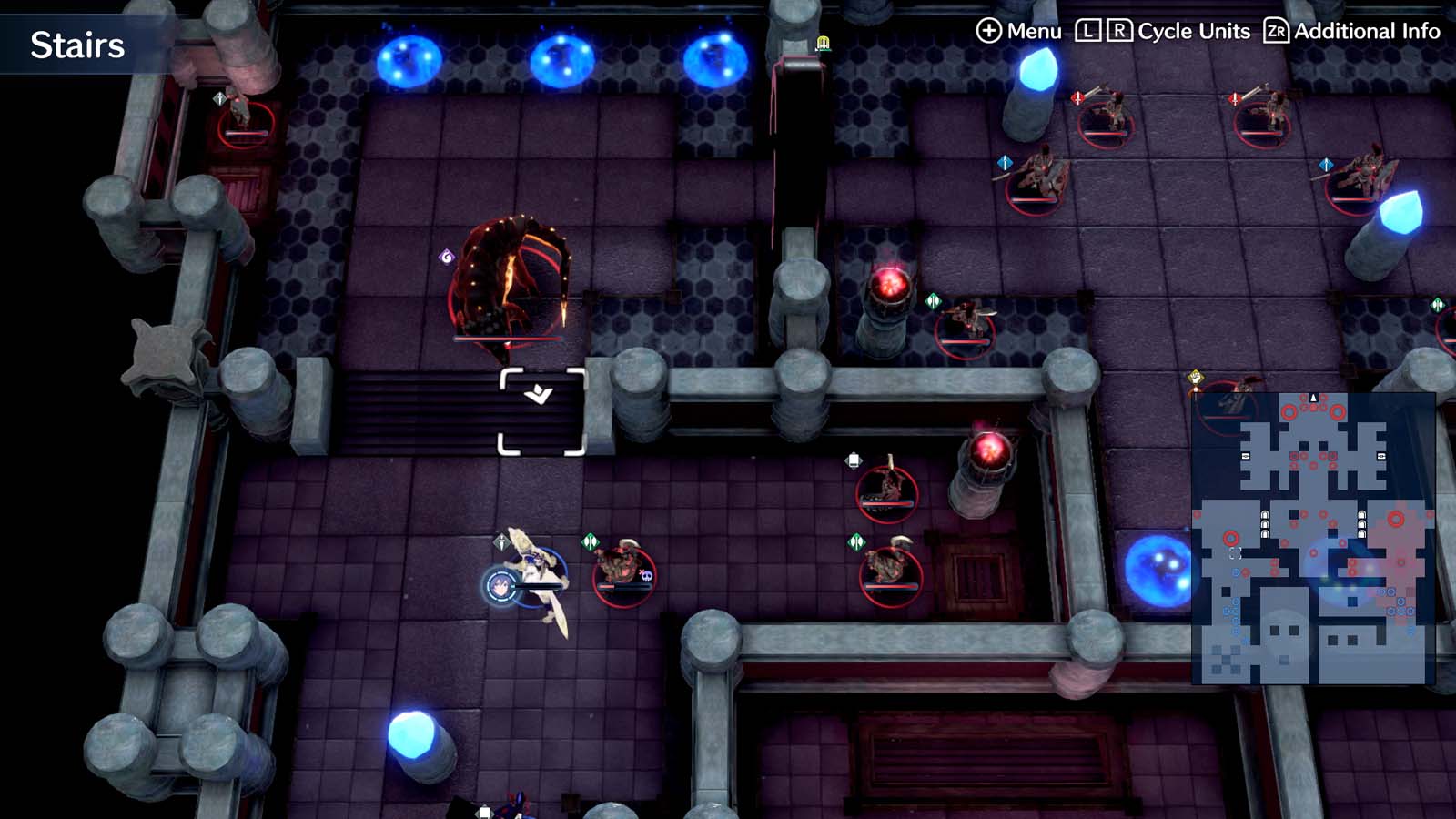Open the Menu via the plus prompt
The height and width of the screenshot is (819, 1456).
(990, 30)
